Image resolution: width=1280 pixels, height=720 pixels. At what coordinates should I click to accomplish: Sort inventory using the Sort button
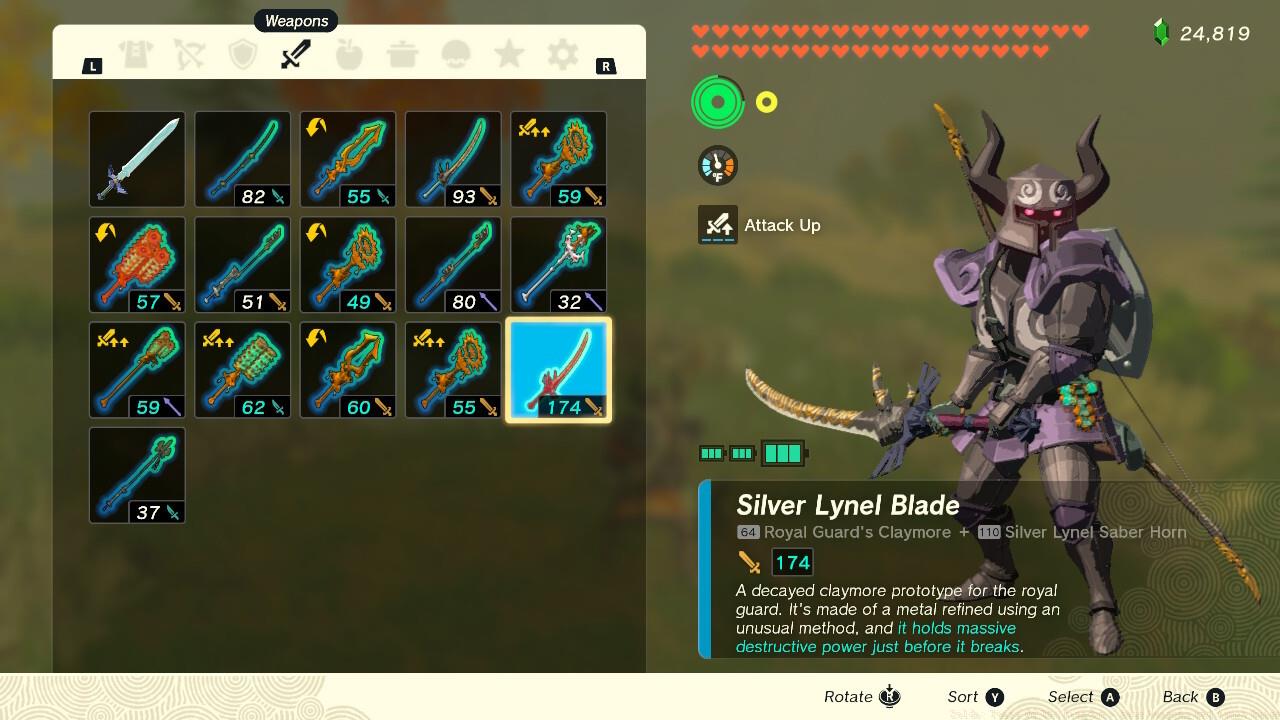click(975, 696)
